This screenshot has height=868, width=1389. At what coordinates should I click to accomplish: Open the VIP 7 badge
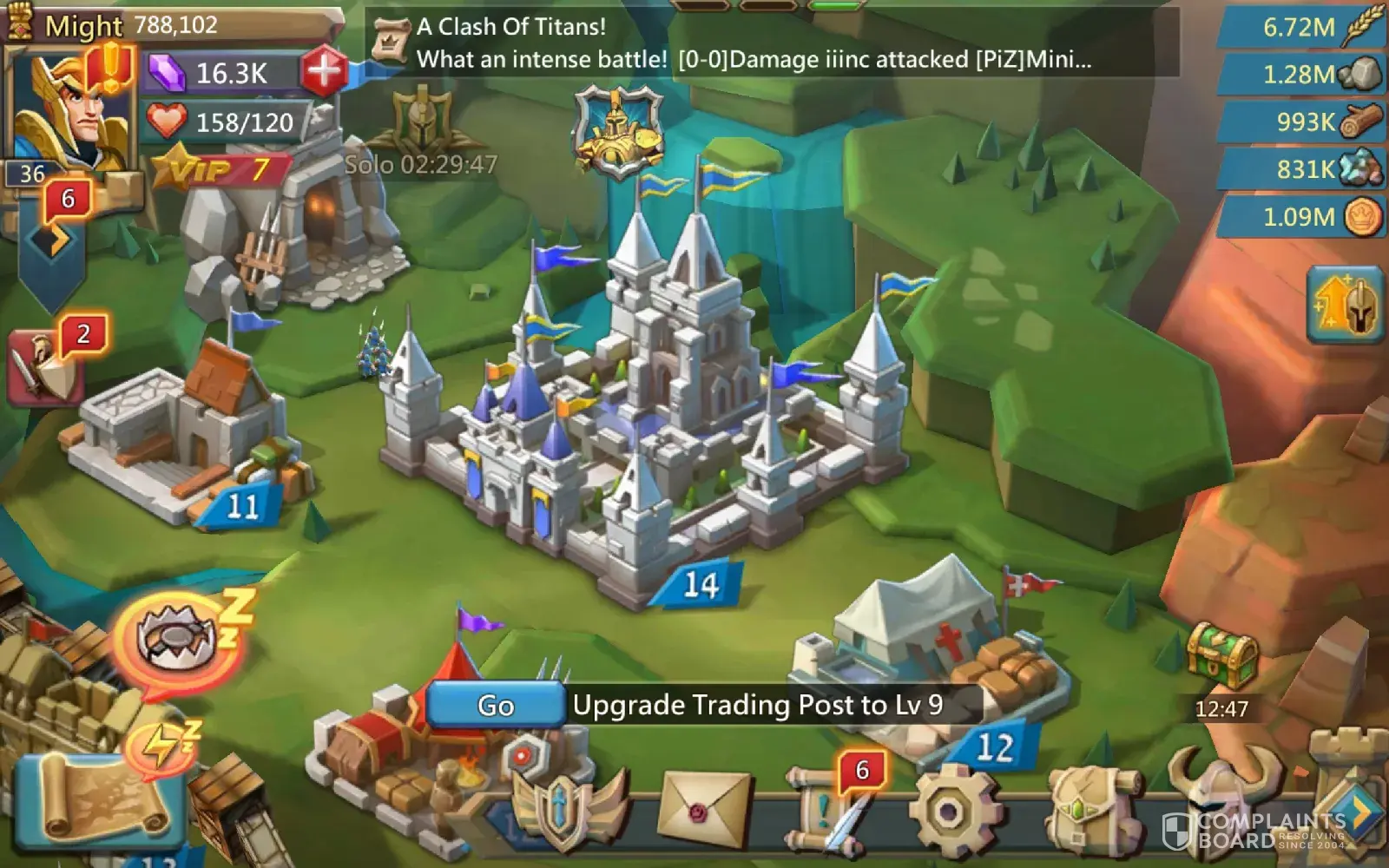221,169
